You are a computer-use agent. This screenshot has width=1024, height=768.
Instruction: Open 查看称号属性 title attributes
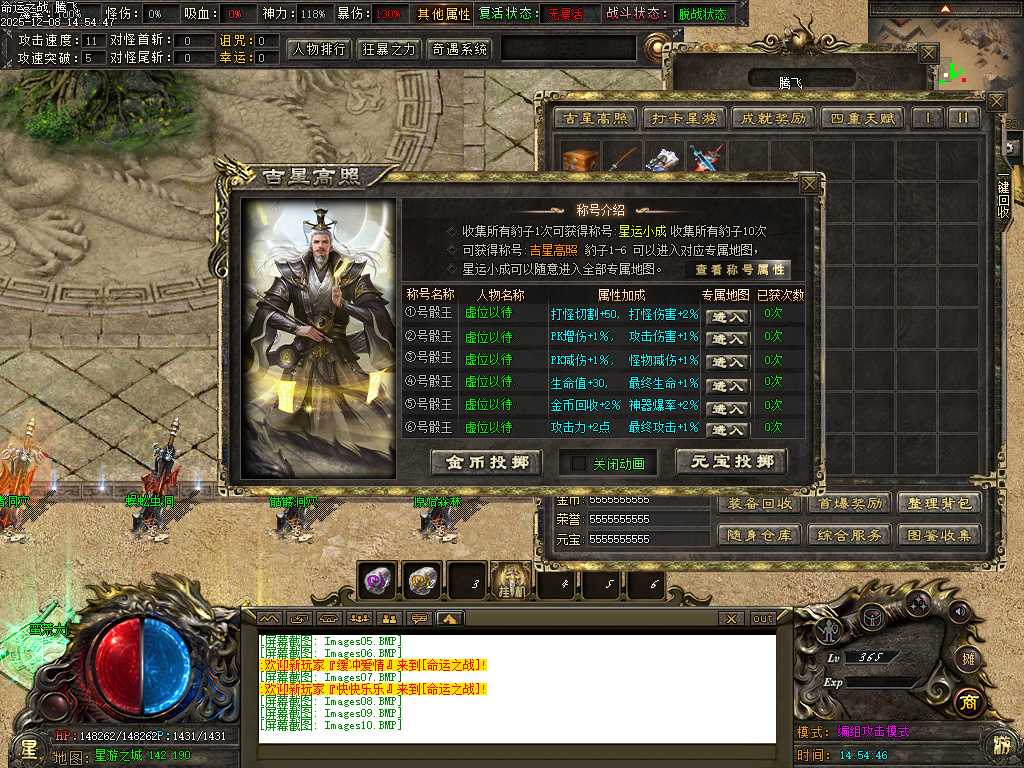741,270
